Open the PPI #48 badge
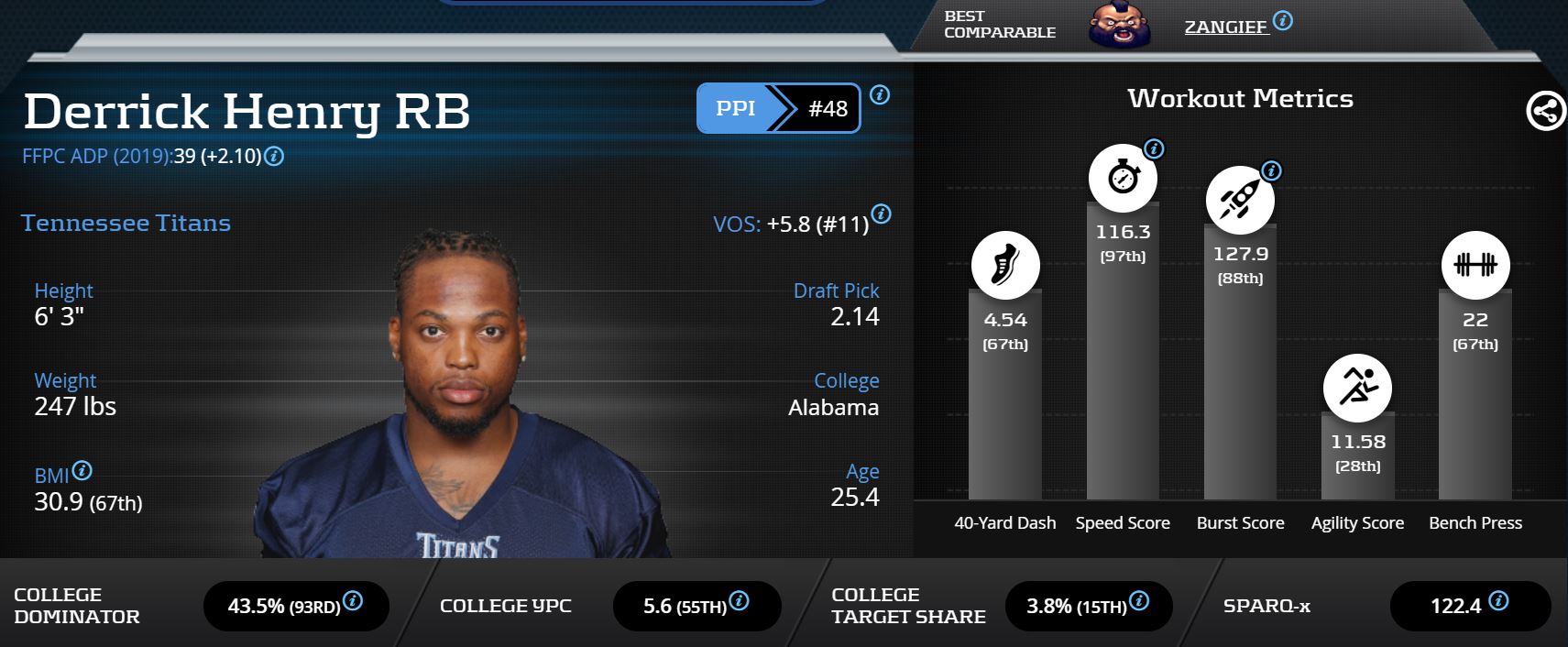 coord(778,108)
